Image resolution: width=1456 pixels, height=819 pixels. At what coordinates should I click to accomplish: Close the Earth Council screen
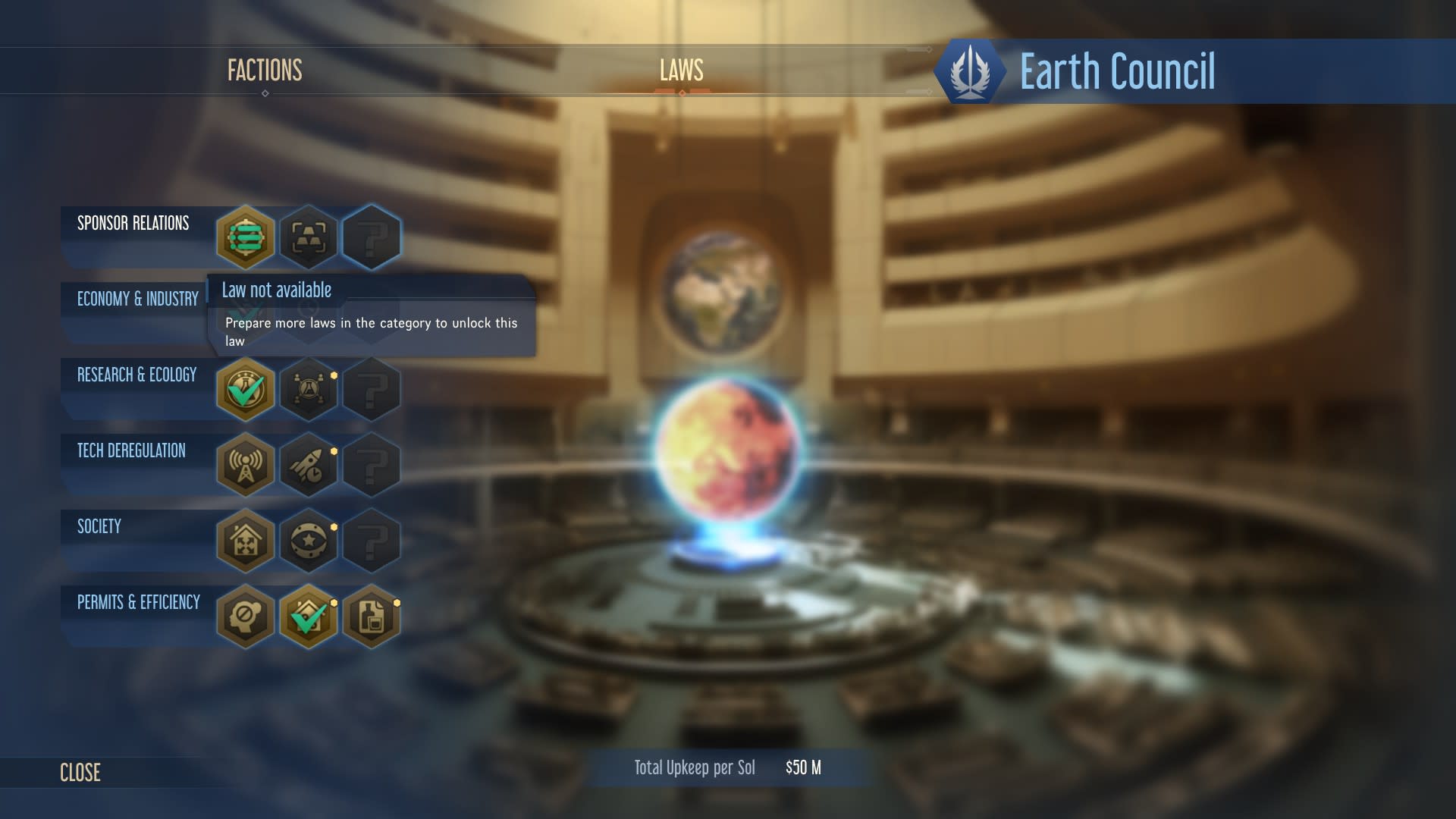80,772
